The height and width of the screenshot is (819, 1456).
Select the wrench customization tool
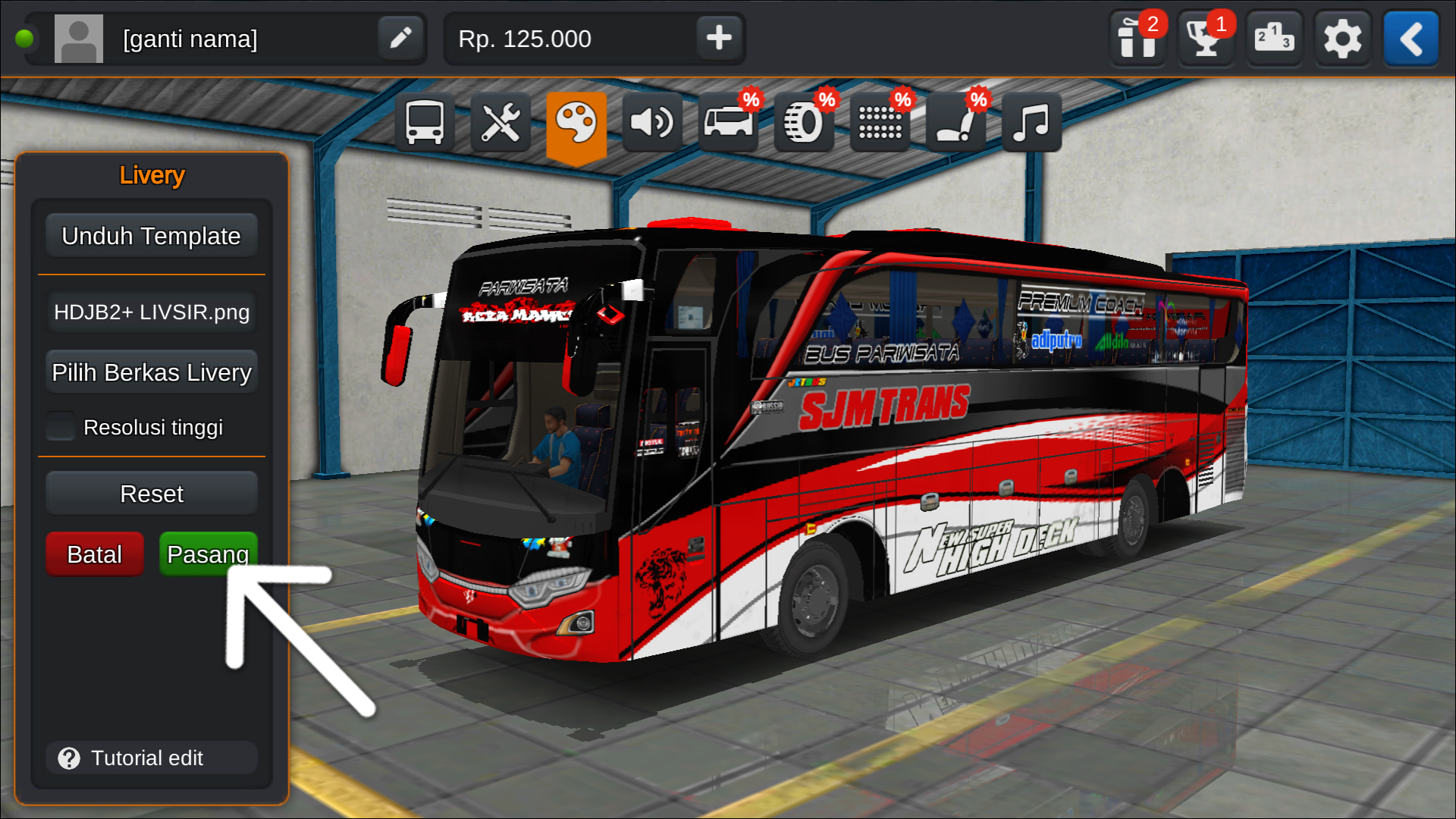[500, 121]
